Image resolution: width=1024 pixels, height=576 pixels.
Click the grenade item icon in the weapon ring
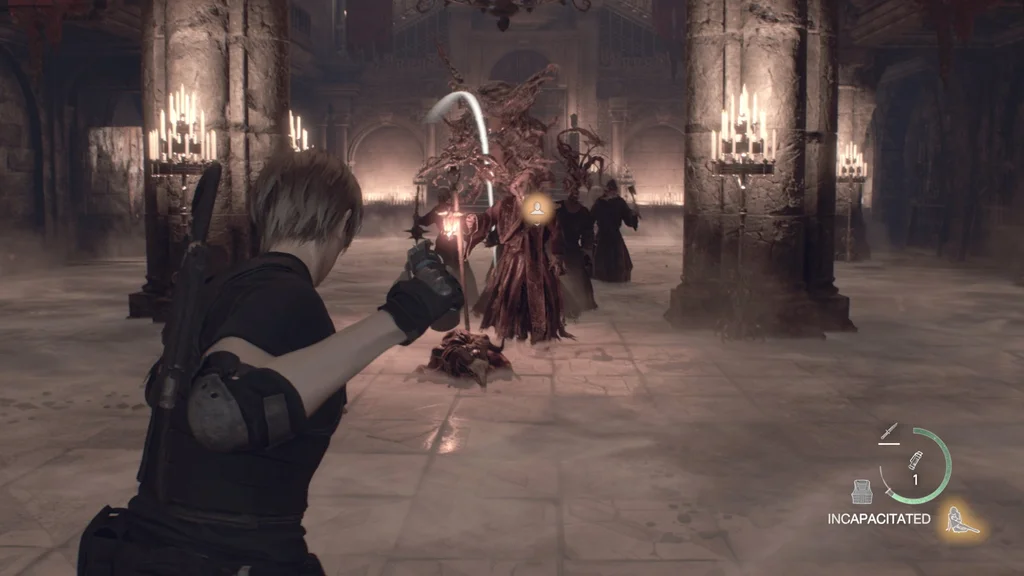click(915, 460)
